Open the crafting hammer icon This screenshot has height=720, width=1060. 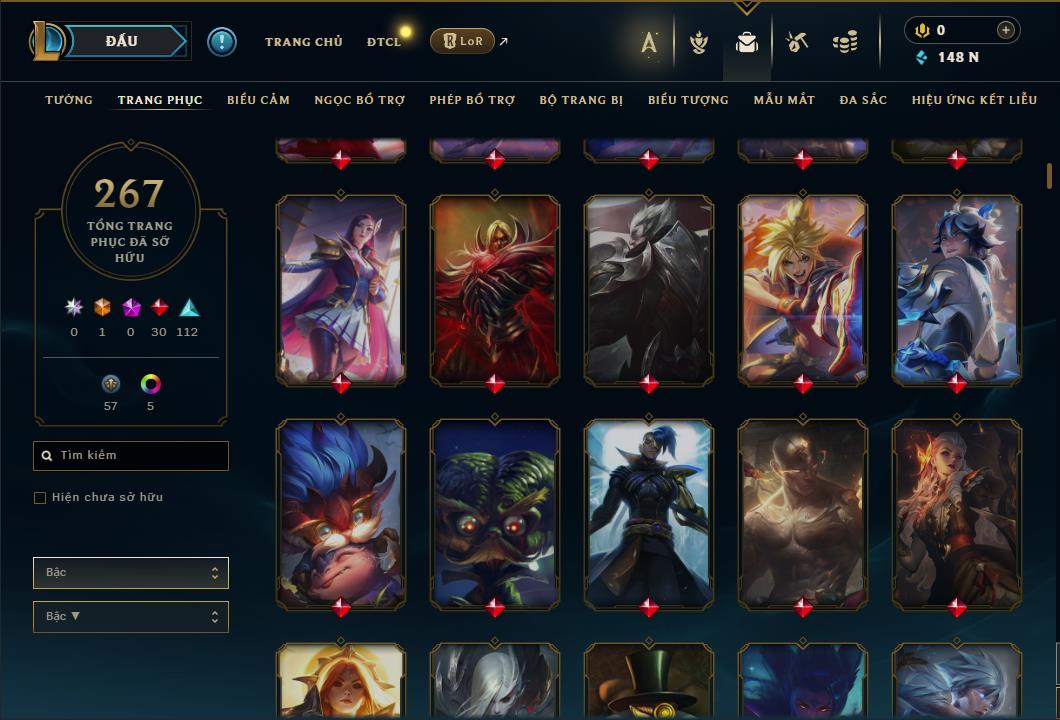tap(796, 42)
